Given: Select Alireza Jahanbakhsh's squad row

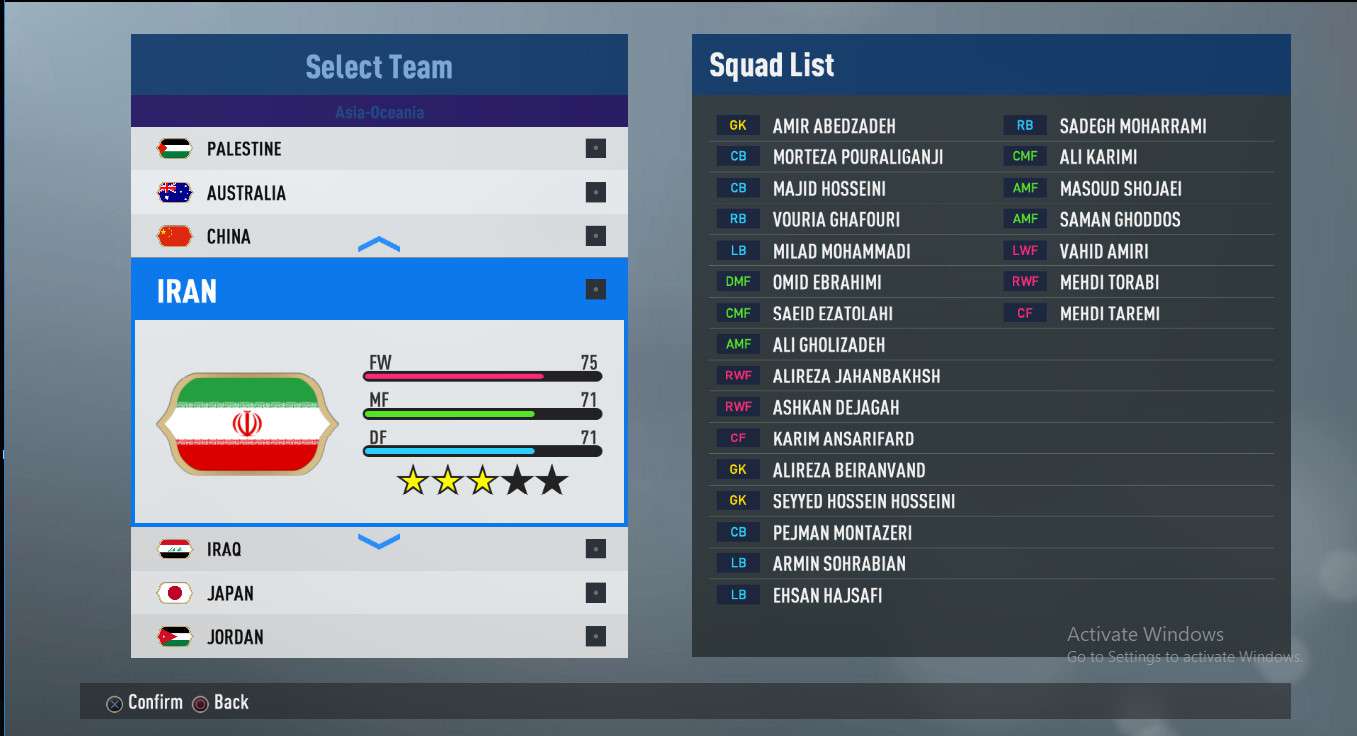Looking at the screenshot, I should click(856, 376).
